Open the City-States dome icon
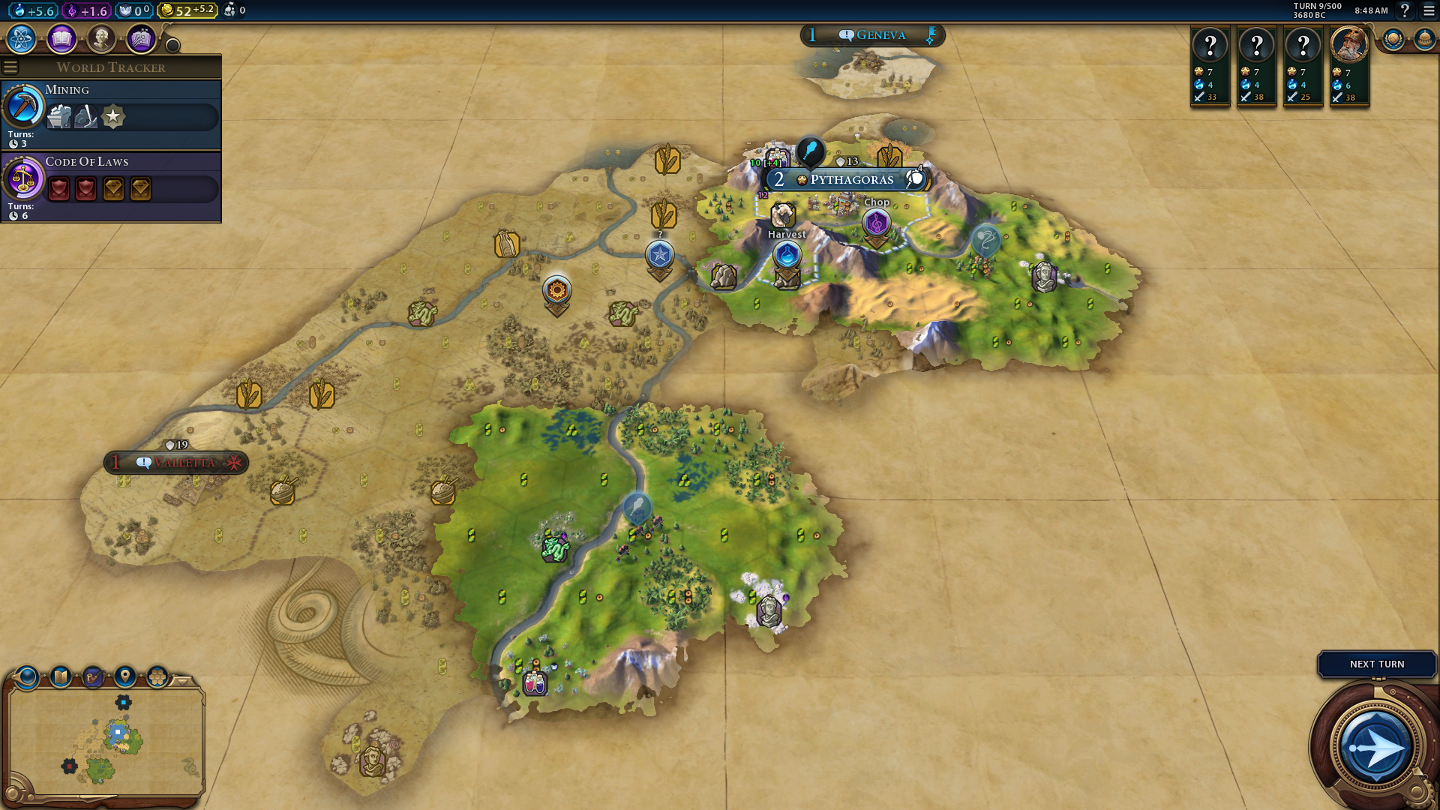This screenshot has width=1440, height=810. tap(1424, 39)
